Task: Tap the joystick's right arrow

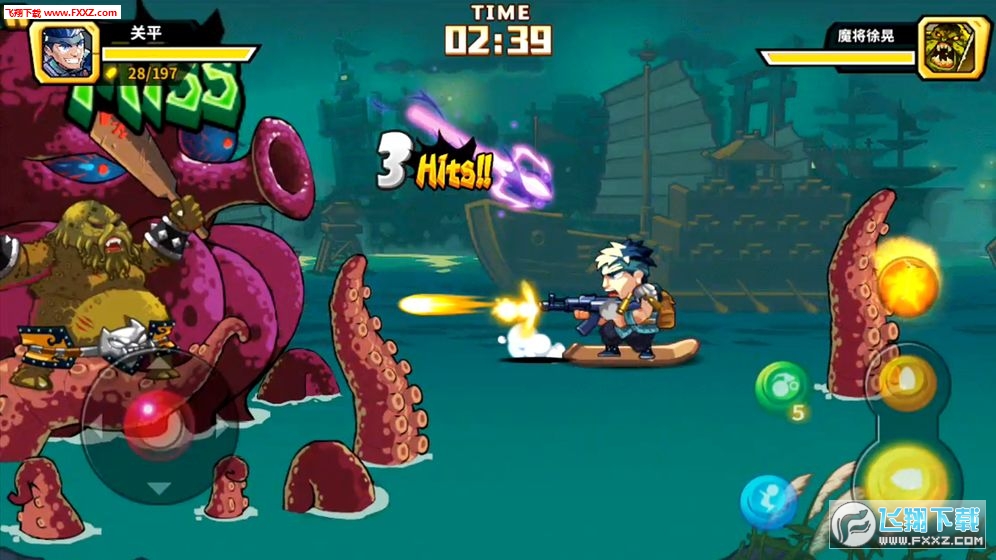Action: [222, 428]
